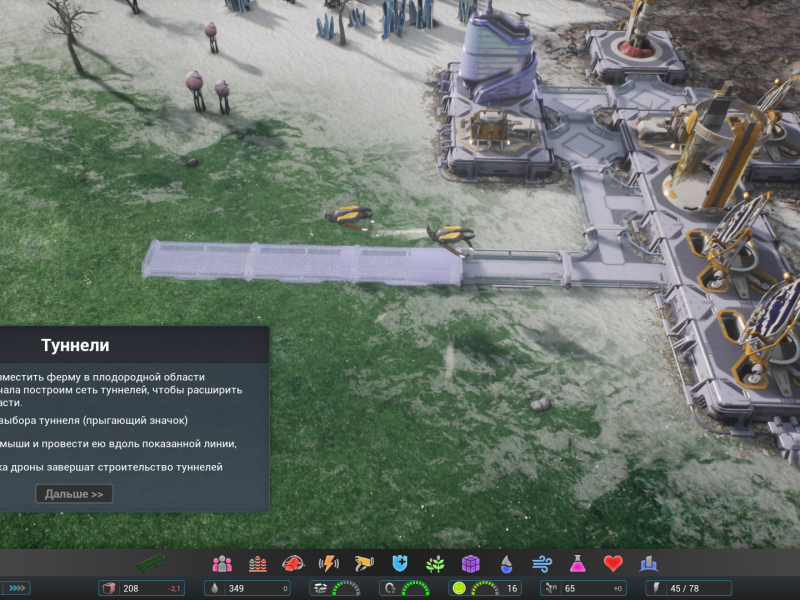Open the pink flask research category
The height and width of the screenshot is (600, 800).
coord(577,564)
